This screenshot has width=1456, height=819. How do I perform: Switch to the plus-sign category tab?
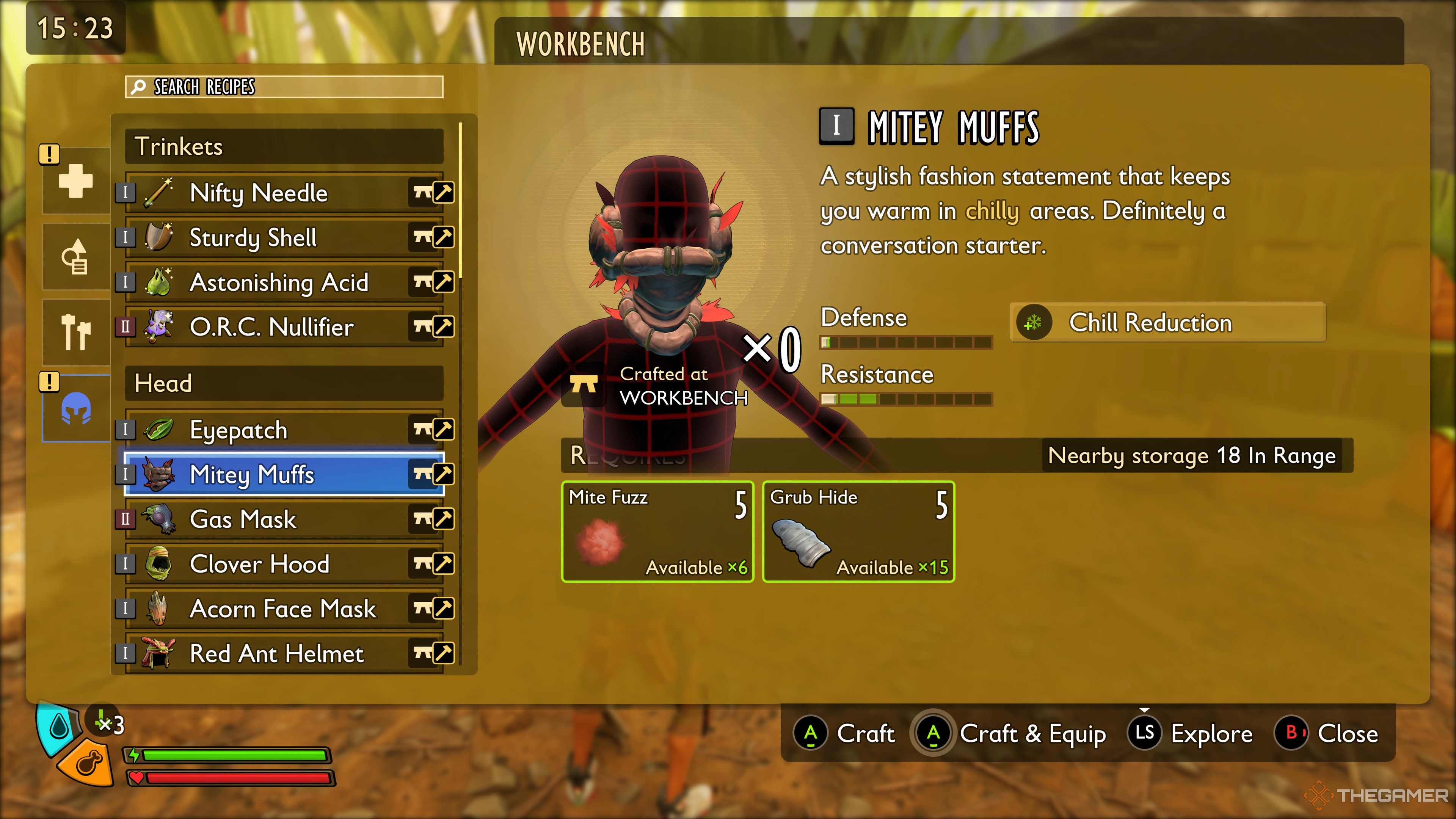[x=76, y=182]
